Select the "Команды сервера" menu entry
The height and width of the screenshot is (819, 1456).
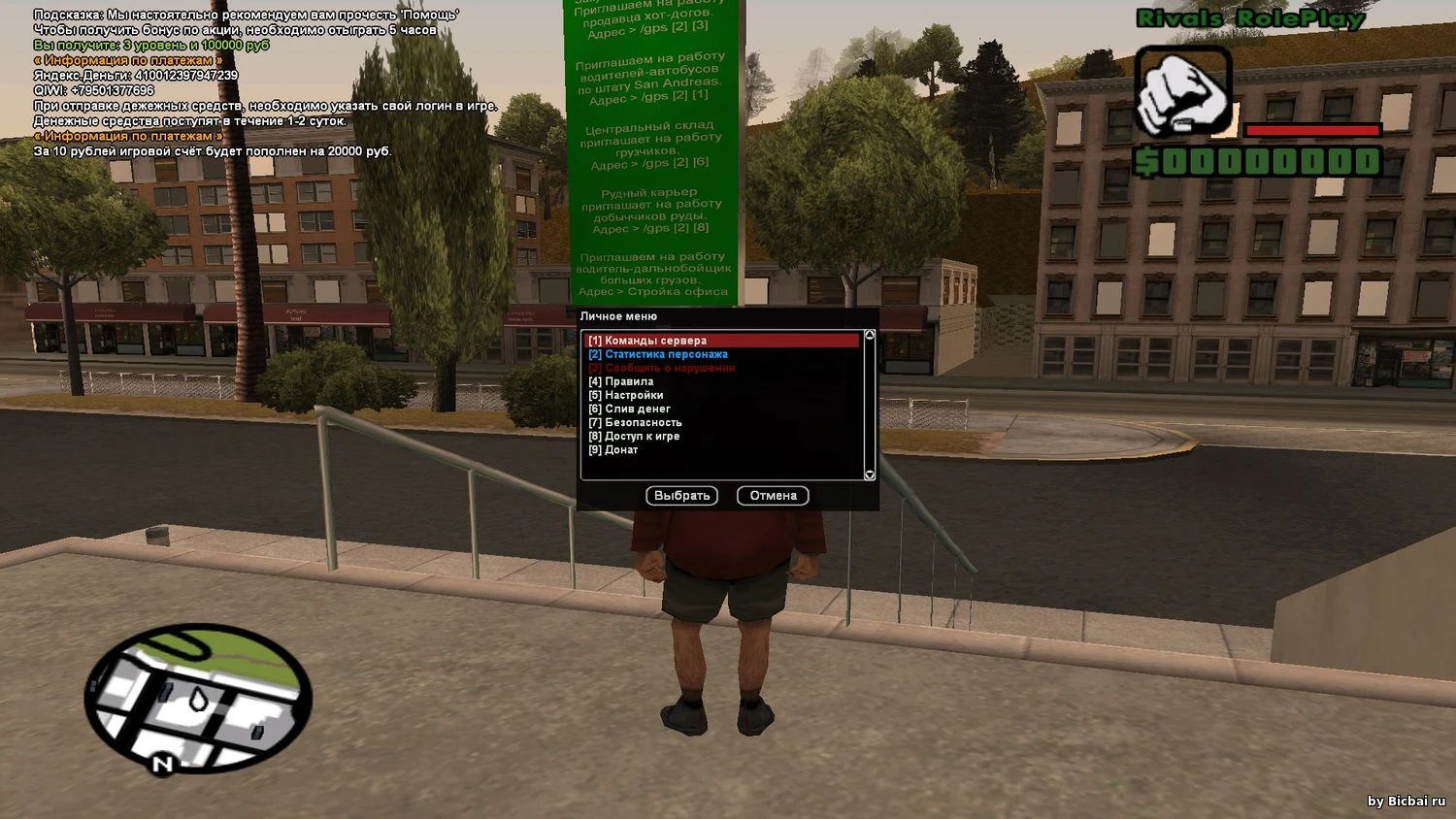(655, 341)
